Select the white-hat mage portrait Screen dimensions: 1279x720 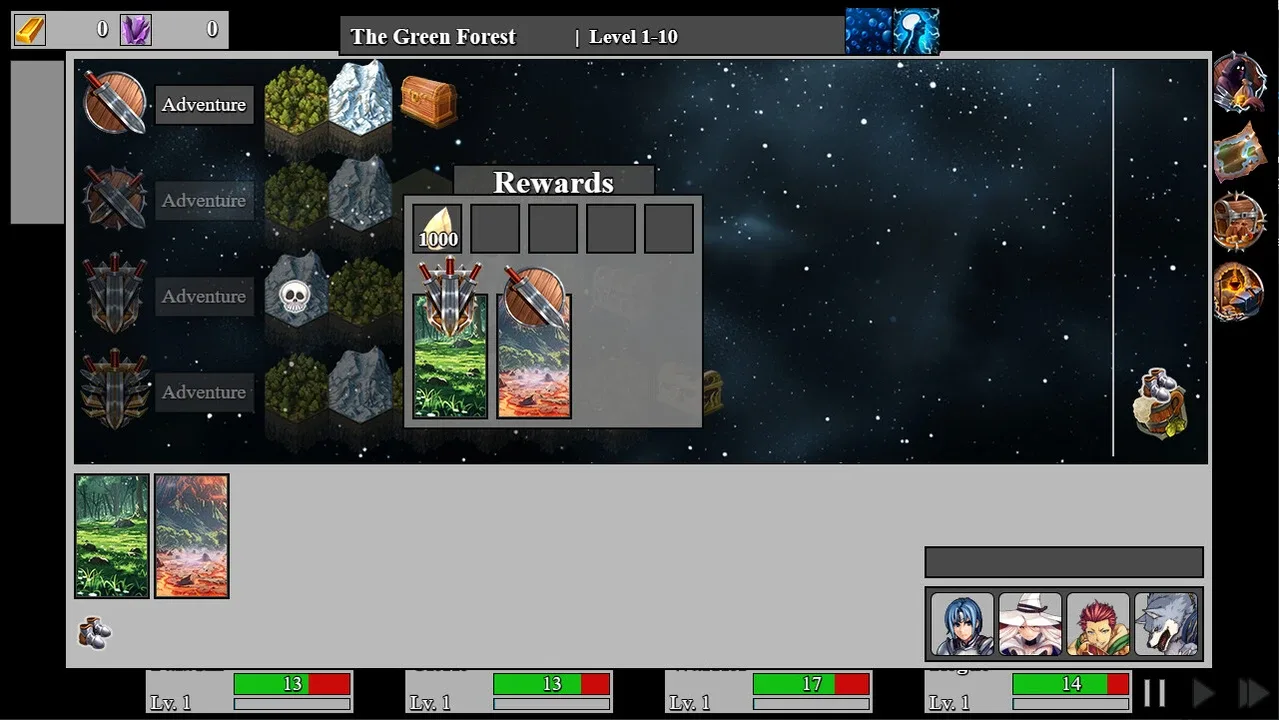click(1030, 624)
